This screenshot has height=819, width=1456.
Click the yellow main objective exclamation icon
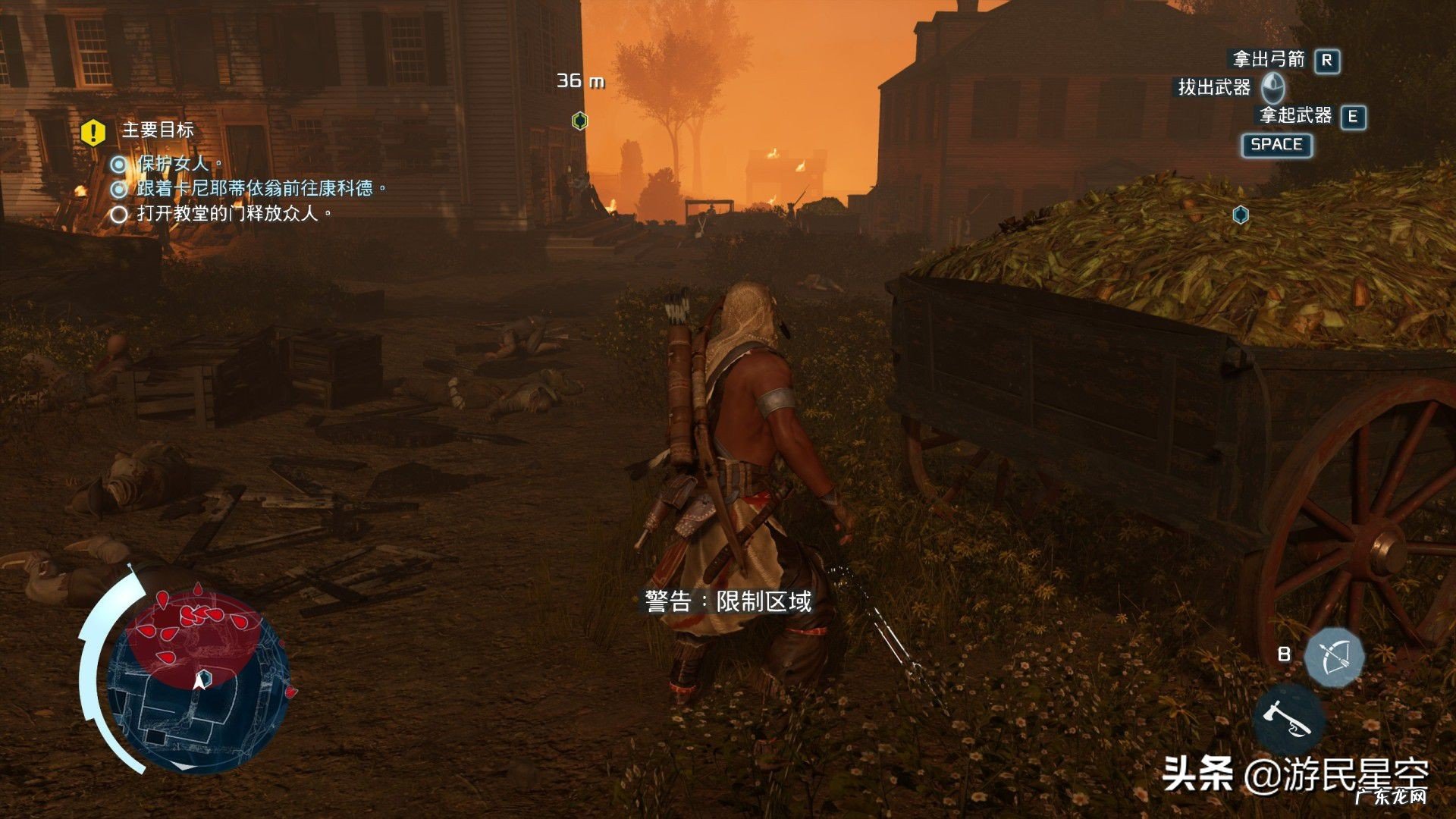coord(93,132)
